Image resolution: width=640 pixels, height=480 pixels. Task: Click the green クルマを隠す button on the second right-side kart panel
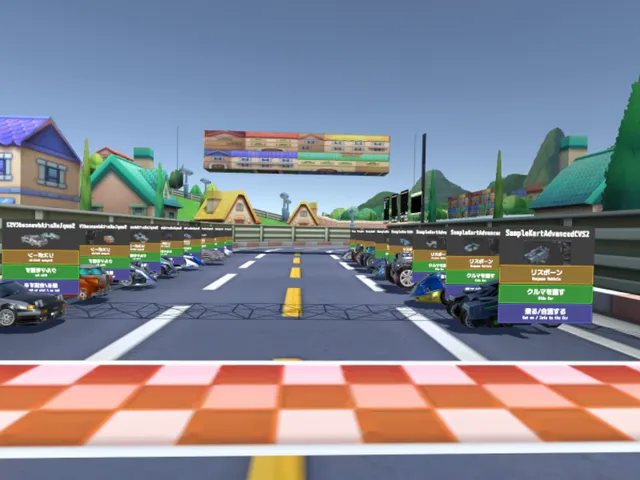pyautogui.click(x=472, y=276)
